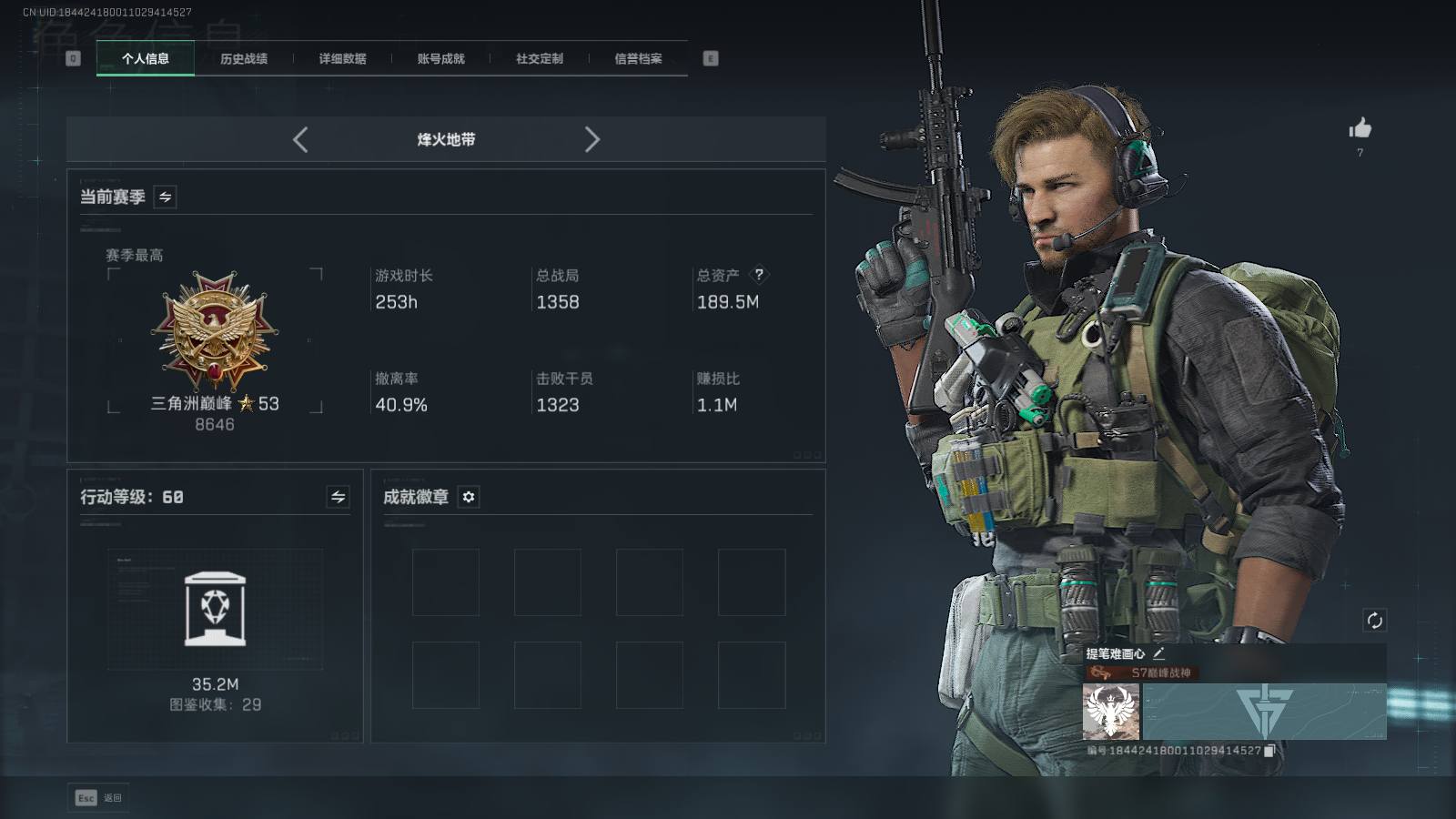Select the 账号成就 tab
This screenshot has width=1456, height=819.
[x=440, y=59]
